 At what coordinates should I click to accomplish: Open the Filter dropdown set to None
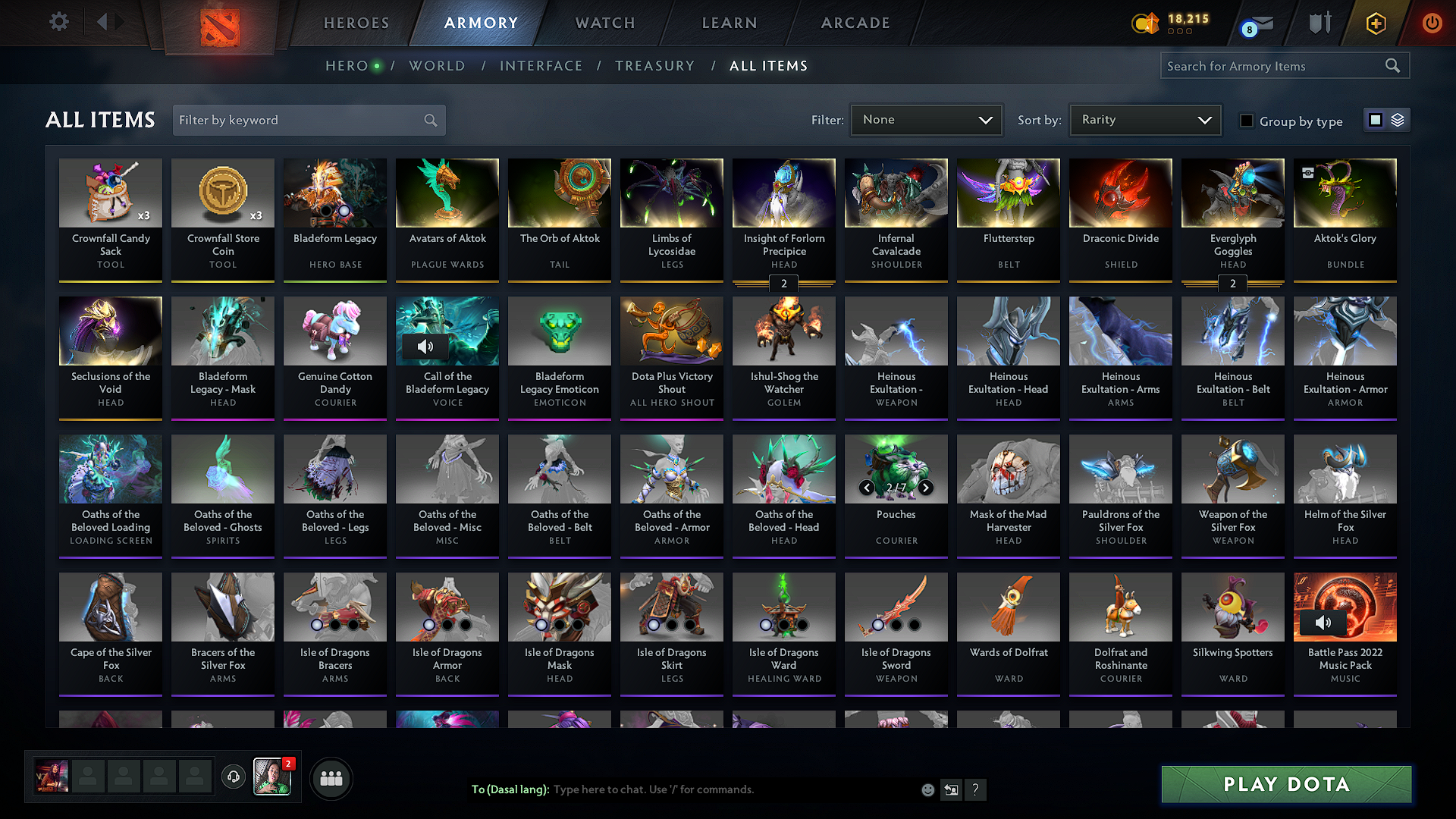click(926, 119)
